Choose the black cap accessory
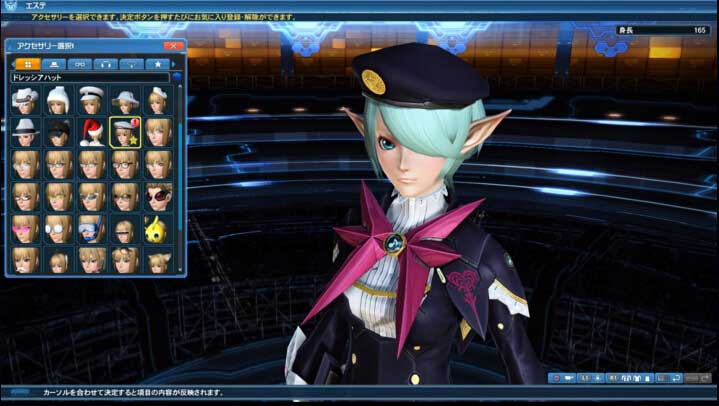This screenshot has width=719, height=406. [x=59, y=131]
